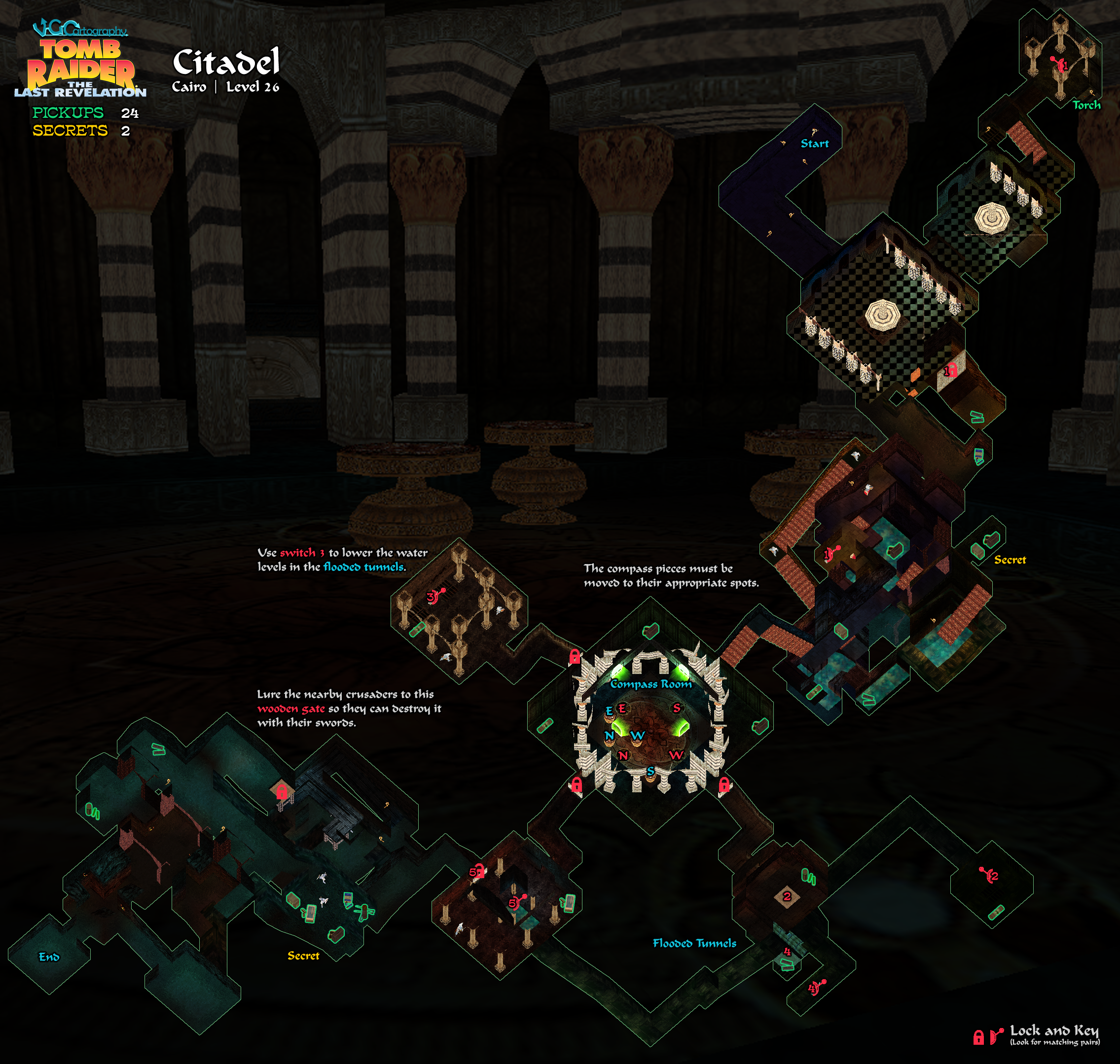Click the Start marker on the map

click(814, 143)
